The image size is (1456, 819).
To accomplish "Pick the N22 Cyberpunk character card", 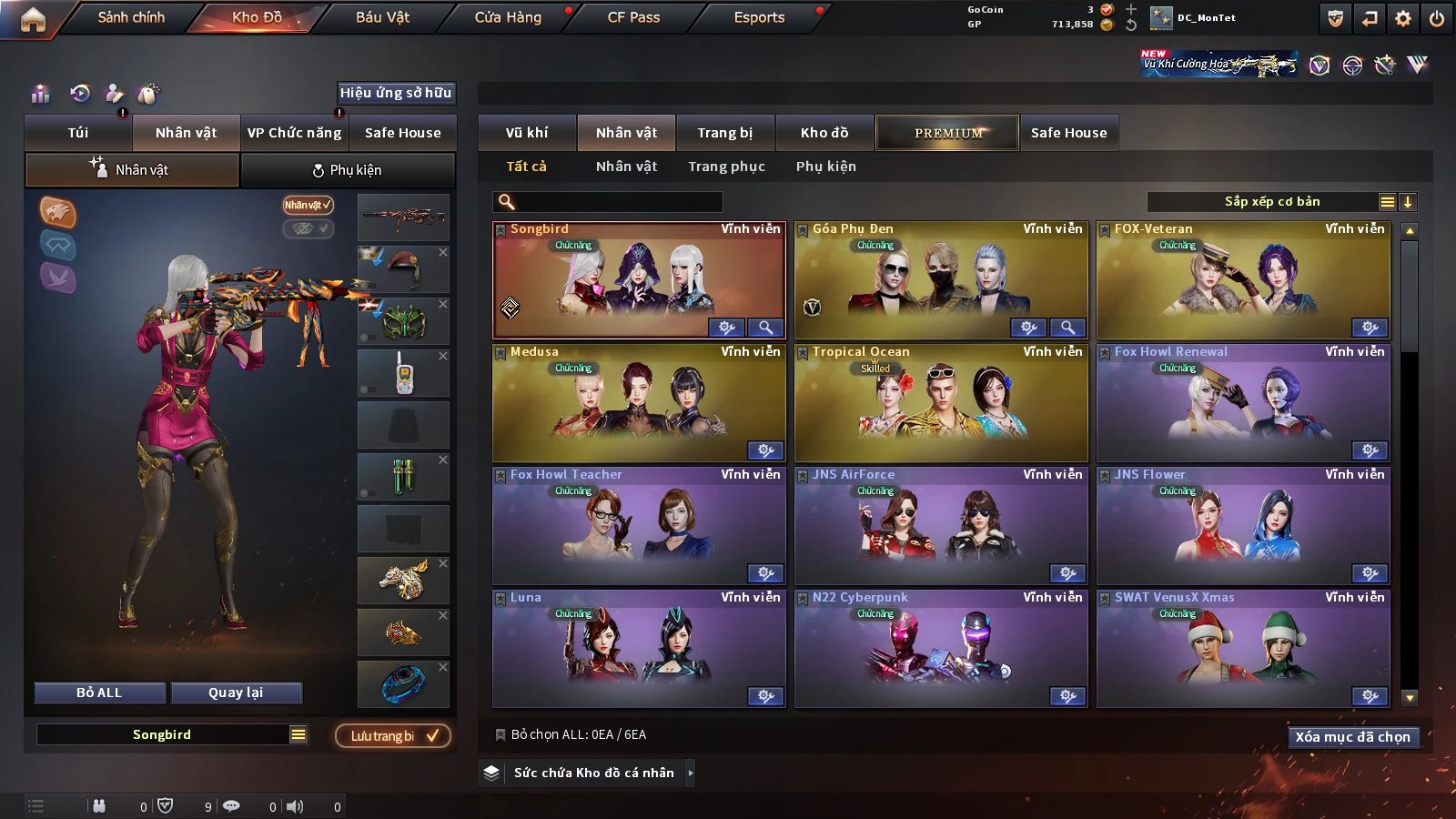I will pos(941,648).
